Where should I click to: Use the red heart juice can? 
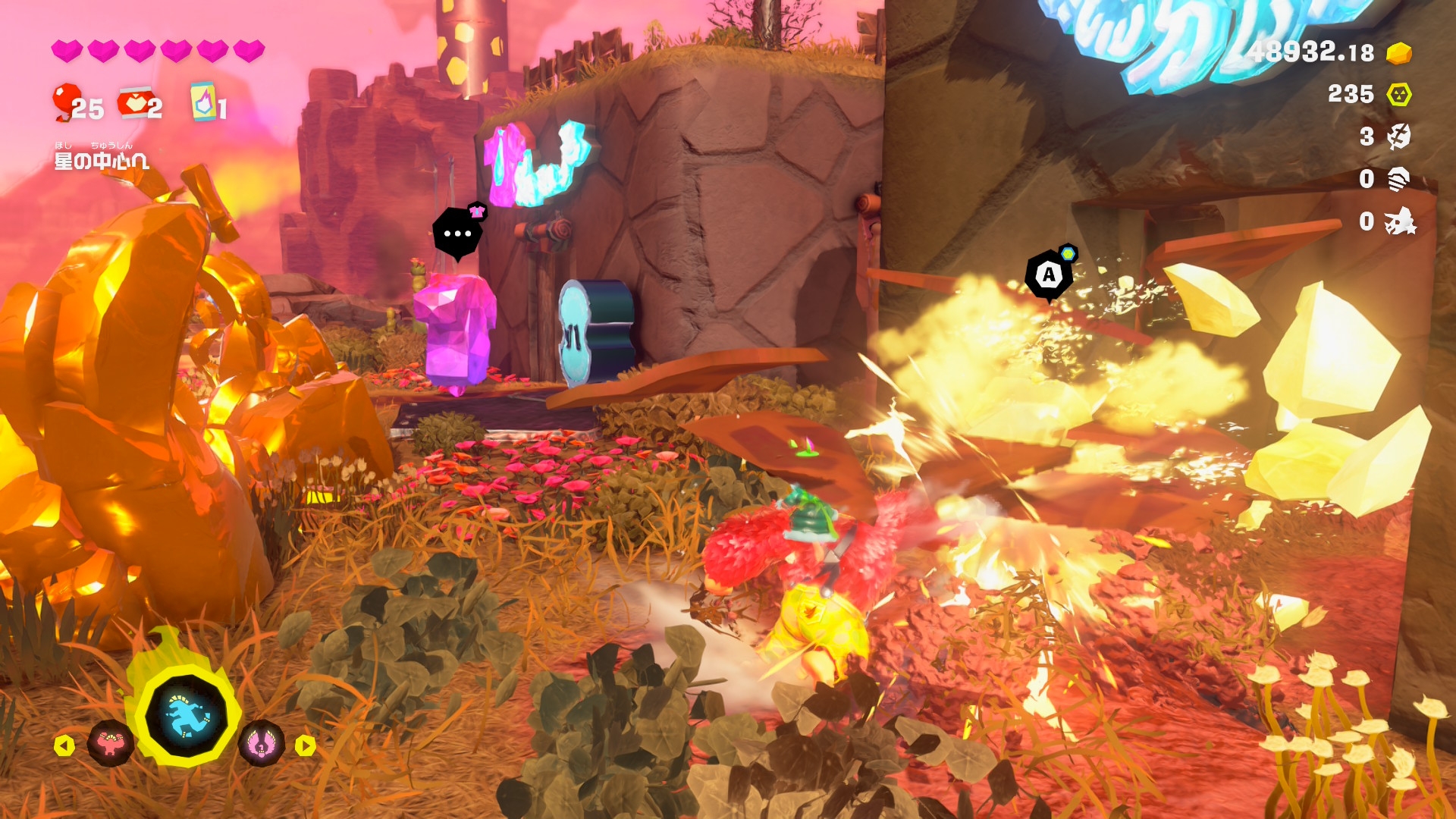[x=134, y=102]
